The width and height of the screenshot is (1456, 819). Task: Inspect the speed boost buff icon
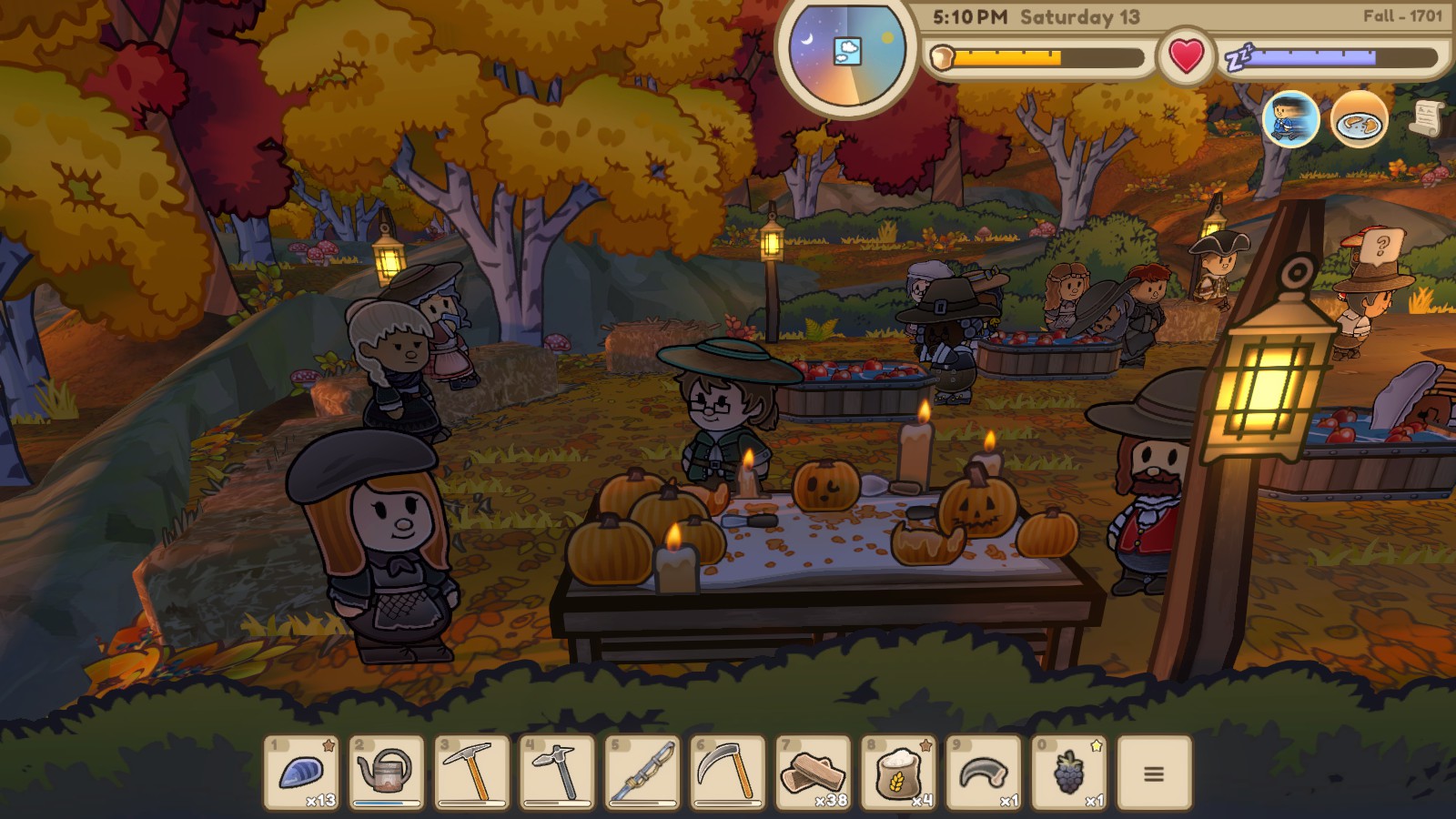[x=1290, y=119]
